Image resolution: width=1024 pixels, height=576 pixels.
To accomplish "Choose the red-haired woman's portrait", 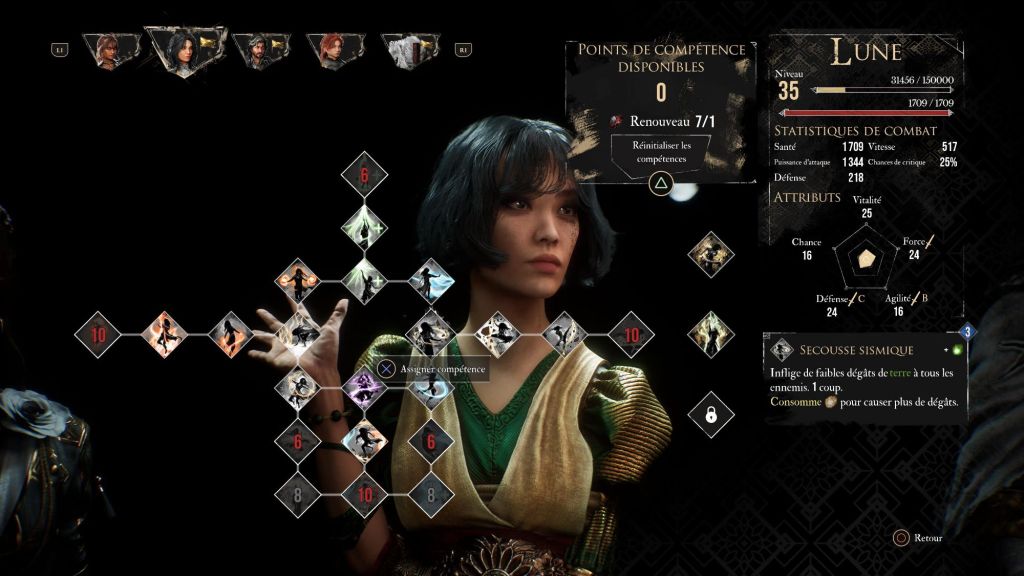I will (335, 49).
